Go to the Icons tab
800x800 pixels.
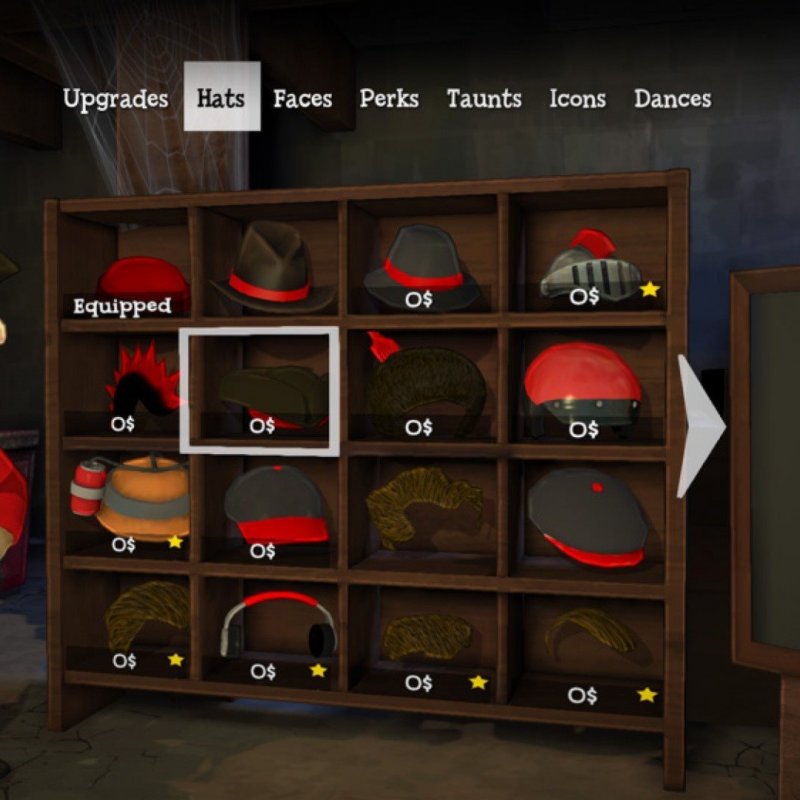coord(577,99)
